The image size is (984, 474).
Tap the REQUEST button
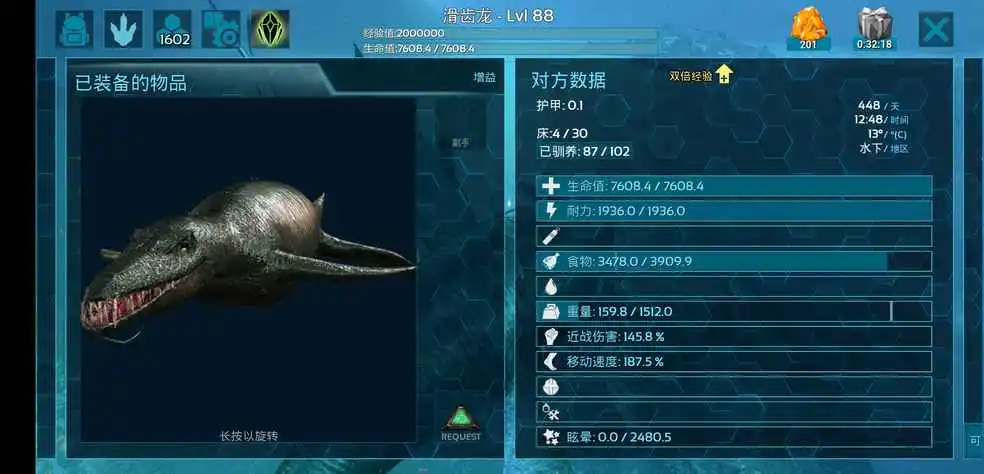point(461,423)
